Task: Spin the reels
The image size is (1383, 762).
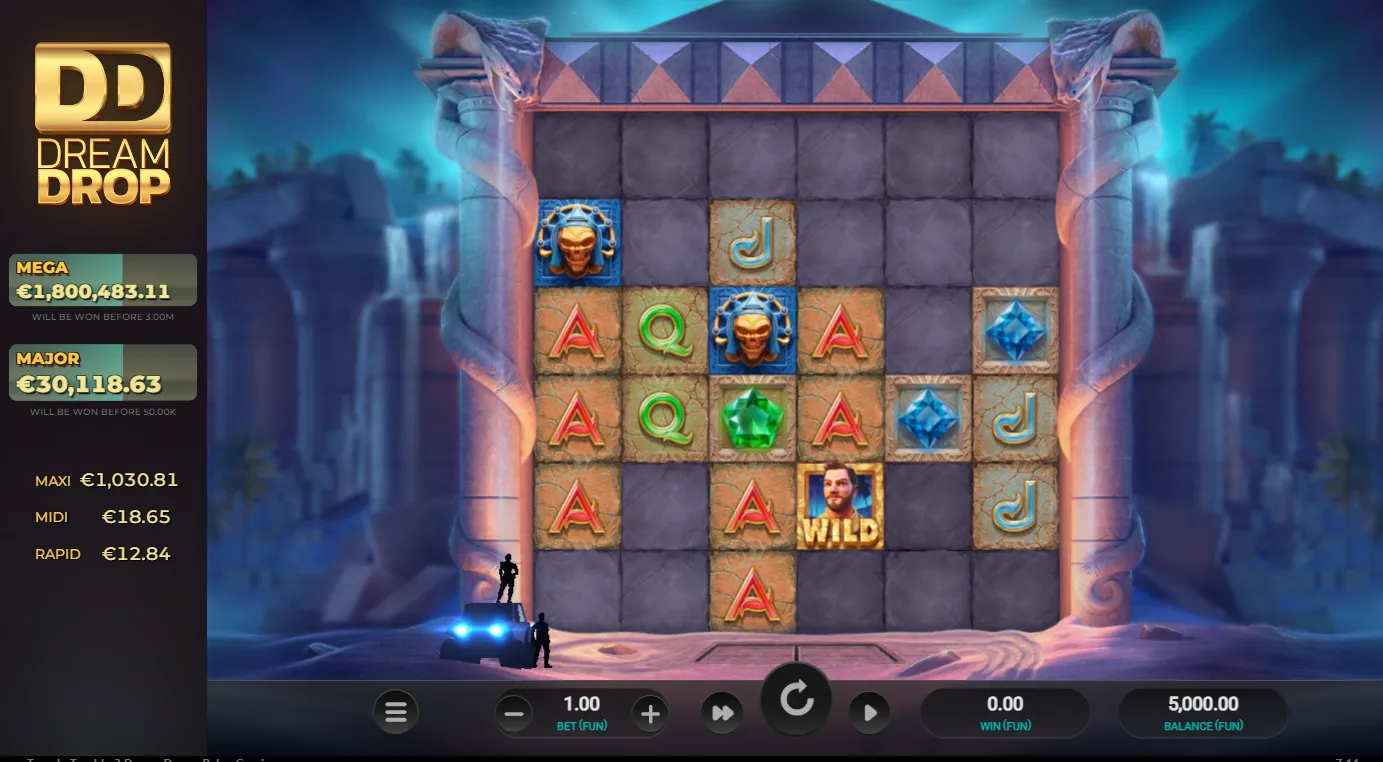Action: click(x=795, y=700)
